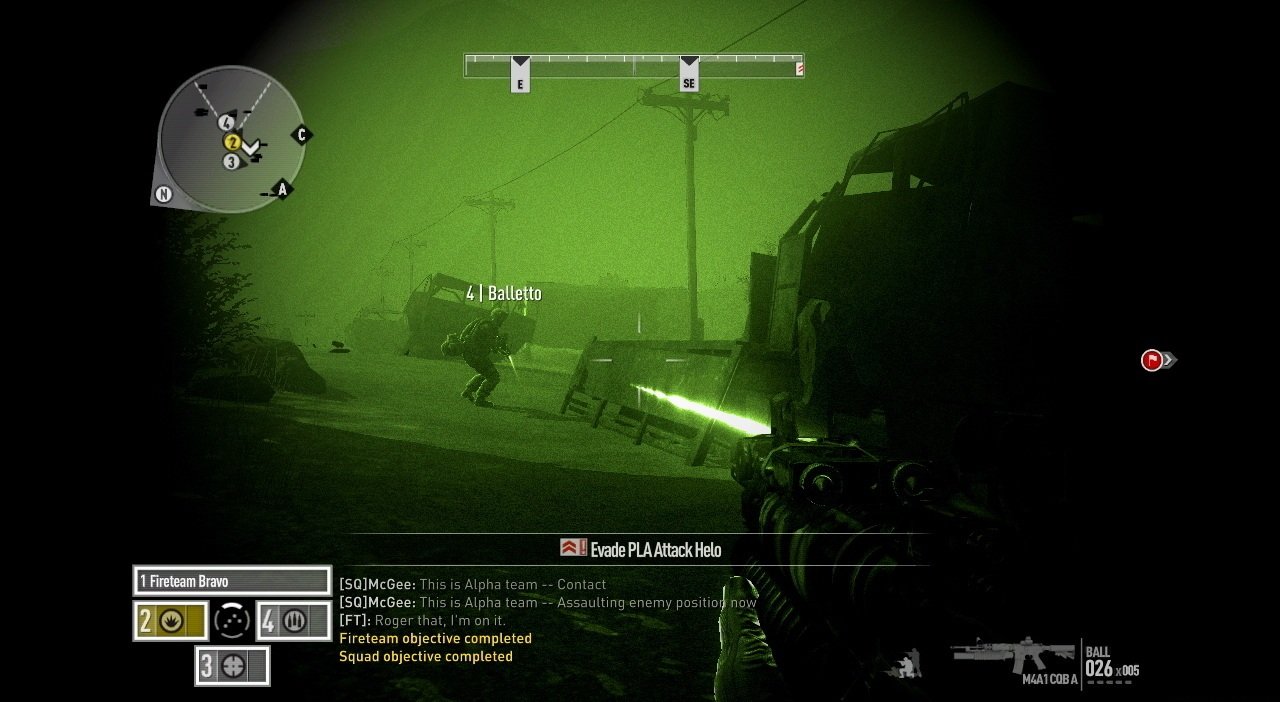The image size is (1285, 702).
Task: Select the A waypoint marker on minimap
Action: (282, 189)
